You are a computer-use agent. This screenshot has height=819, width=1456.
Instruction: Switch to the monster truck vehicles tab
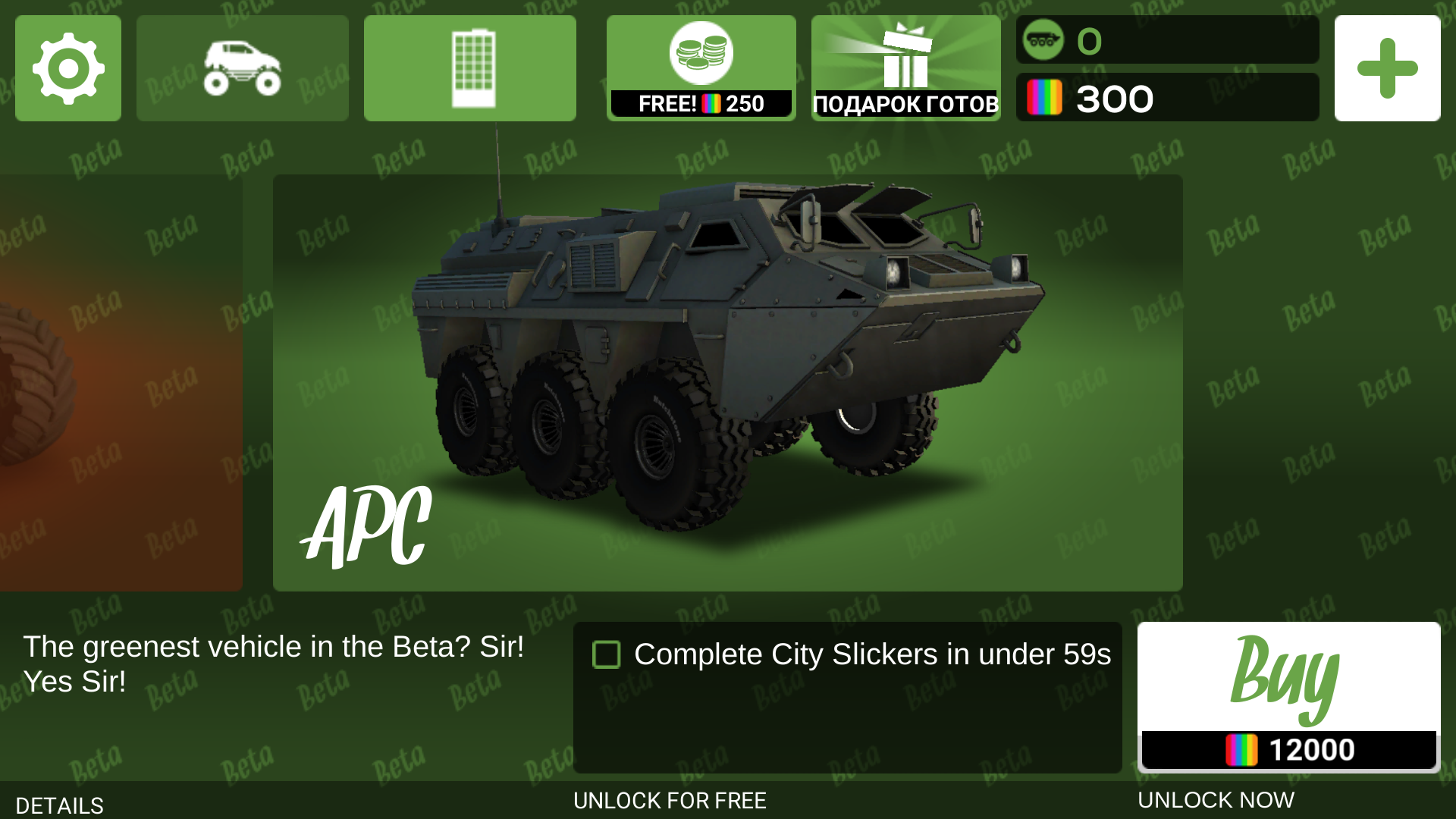tap(243, 68)
